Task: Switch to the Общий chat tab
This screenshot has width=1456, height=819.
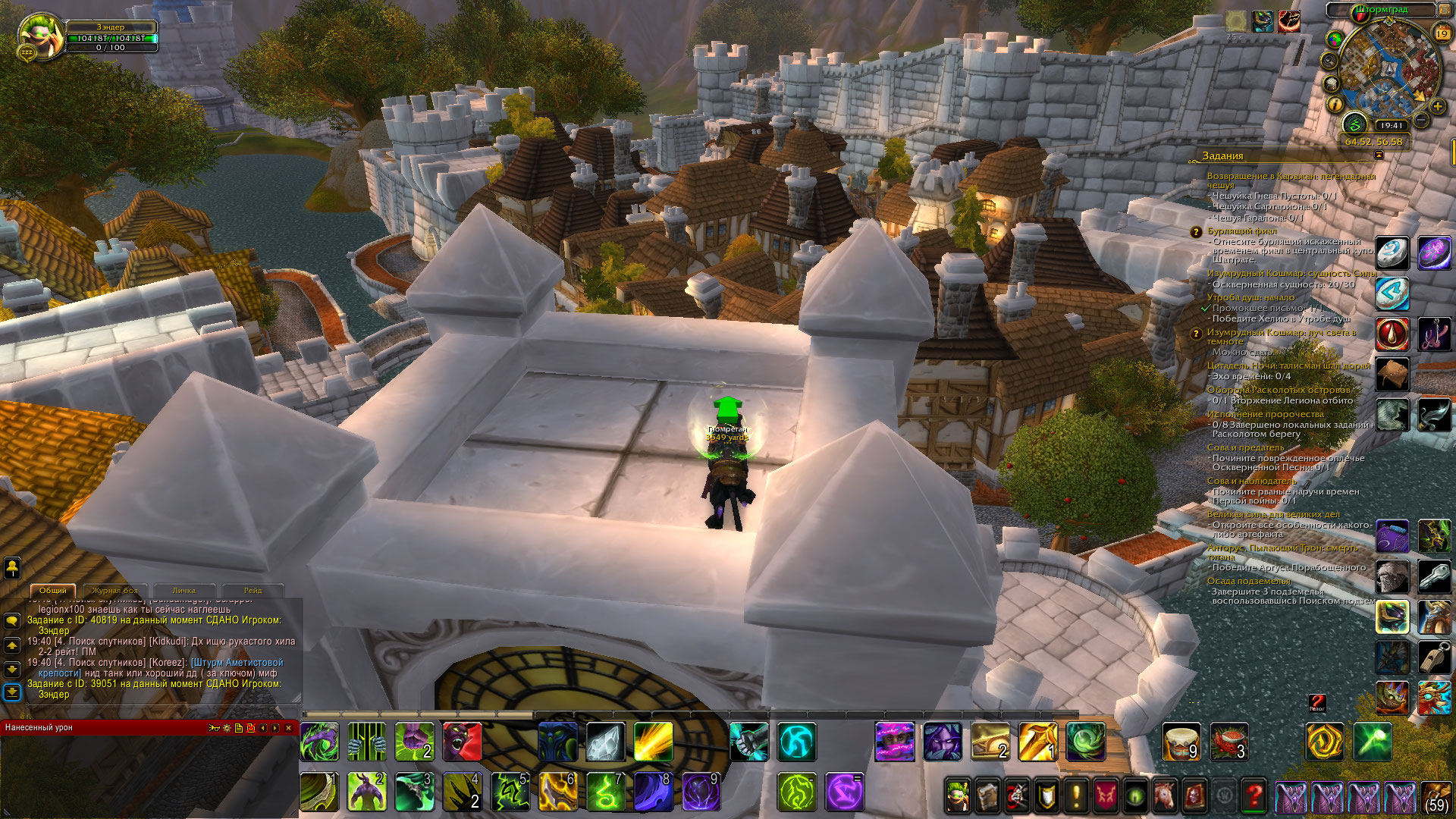Action: pos(53,590)
